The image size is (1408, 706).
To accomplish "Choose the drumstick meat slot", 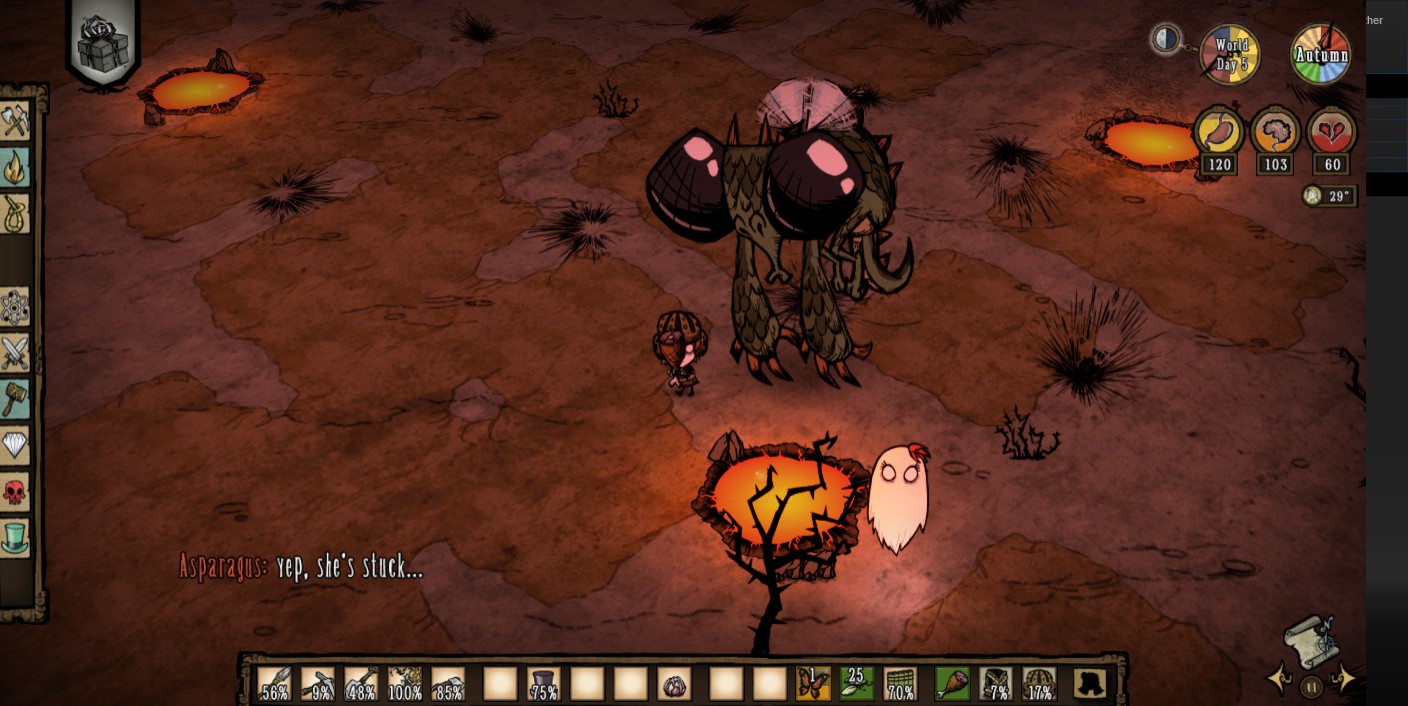I will (951, 684).
